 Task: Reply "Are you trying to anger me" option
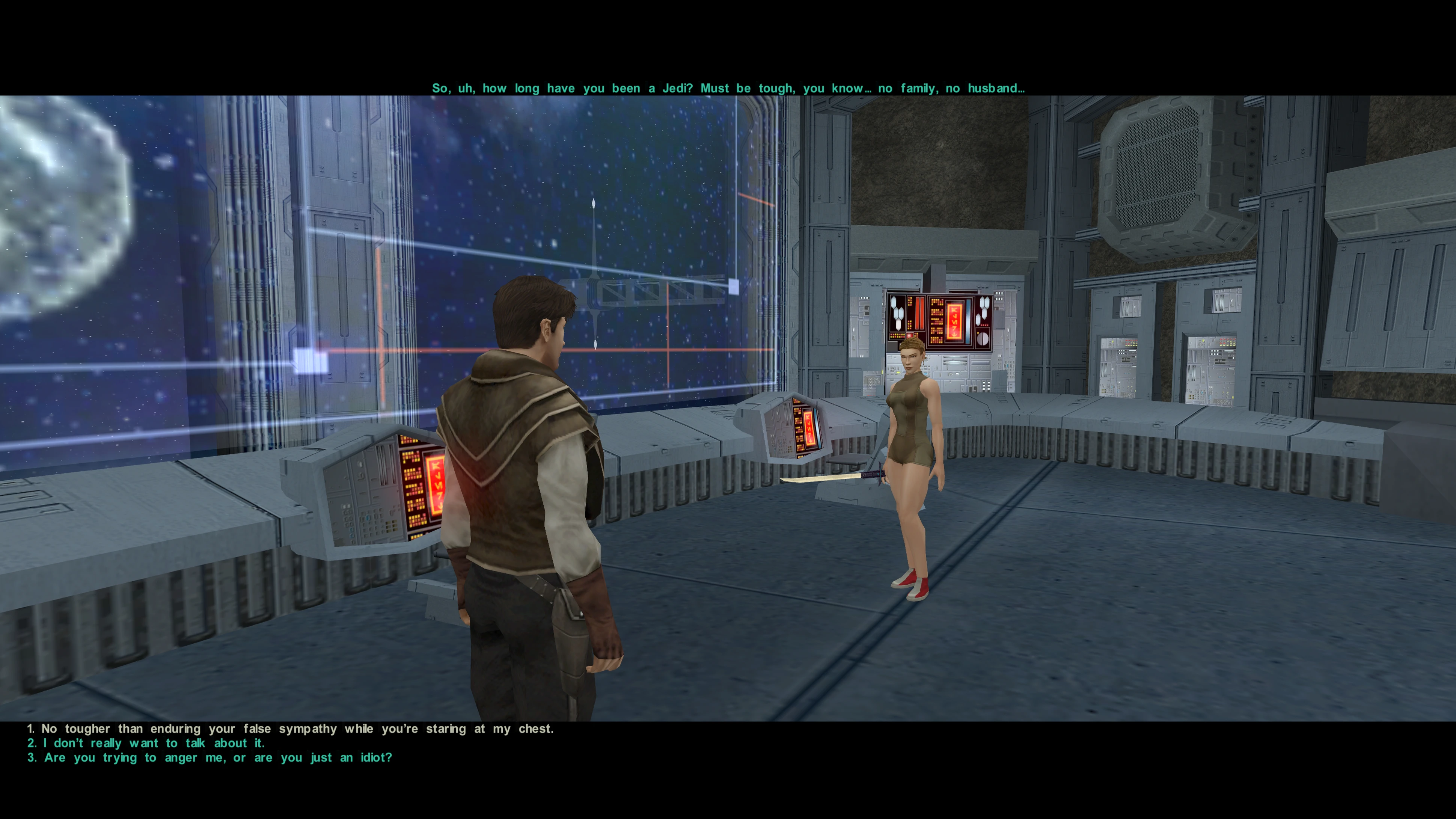tap(210, 758)
